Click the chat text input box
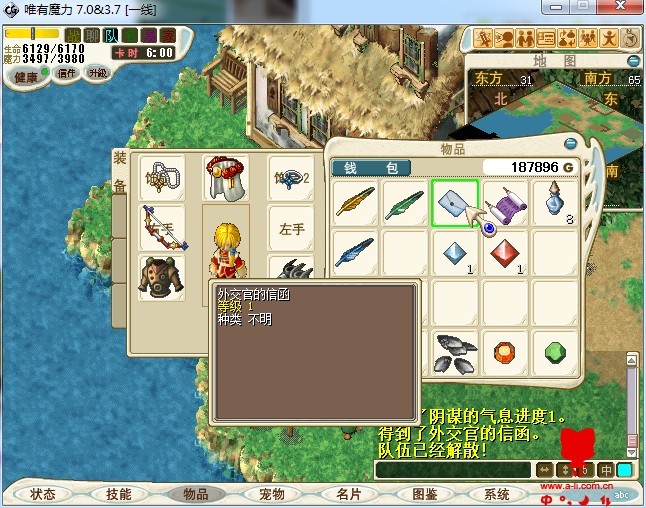Screen dimensions: 646x508 (452, 469)
